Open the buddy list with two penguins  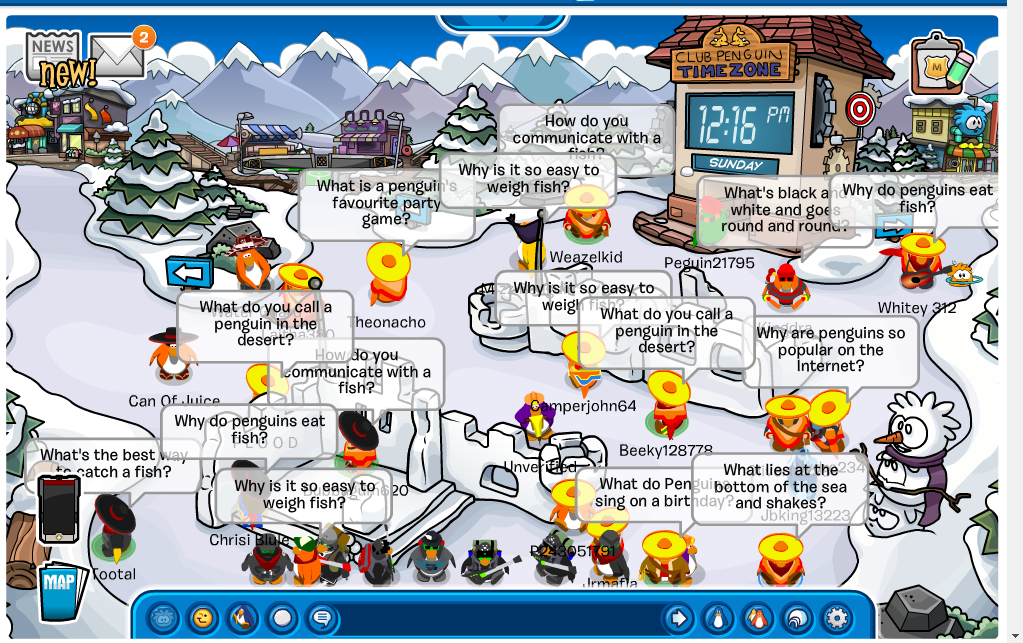pos(757,618)
